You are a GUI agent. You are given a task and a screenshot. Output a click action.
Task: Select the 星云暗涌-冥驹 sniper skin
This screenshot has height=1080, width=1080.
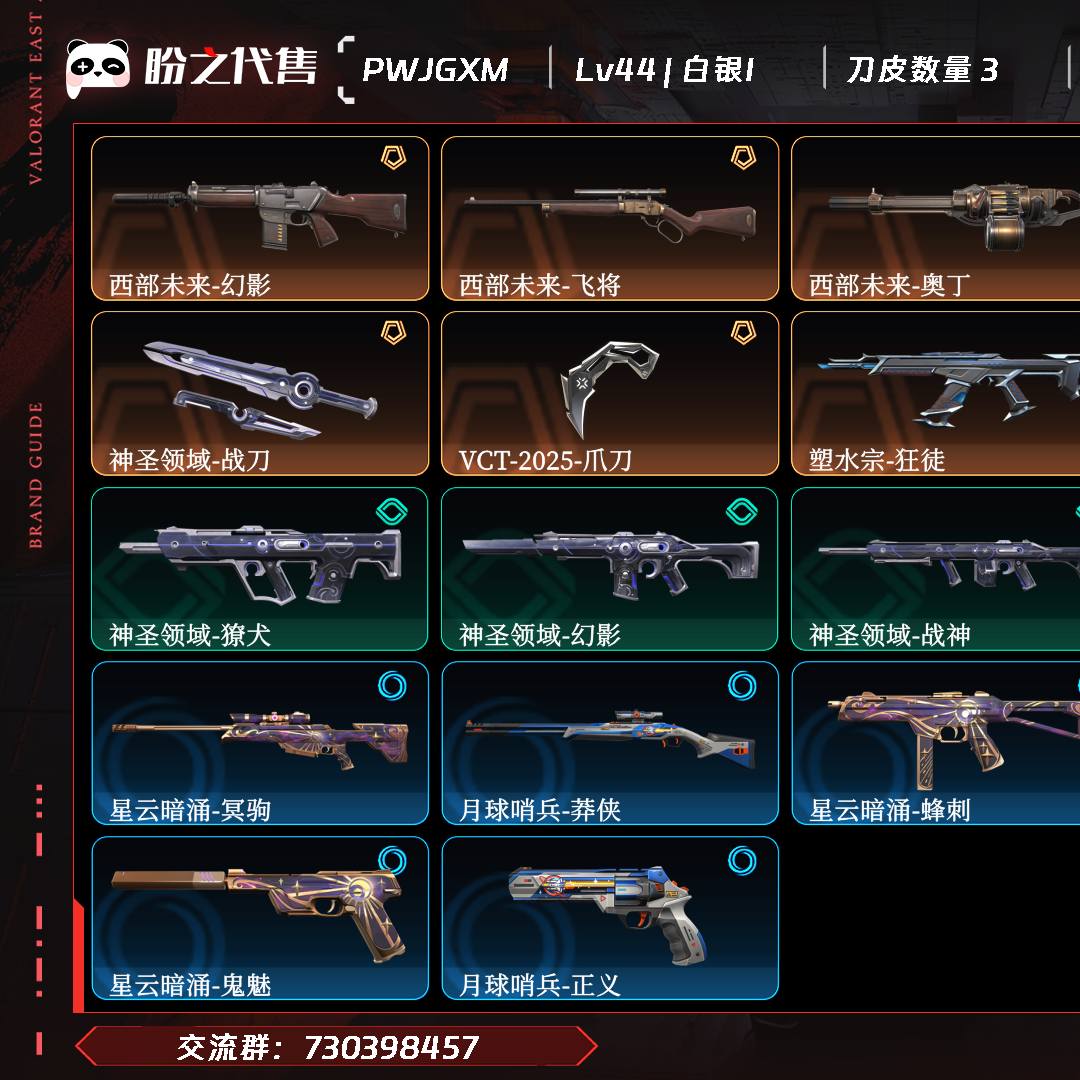[x=260, y=743]
